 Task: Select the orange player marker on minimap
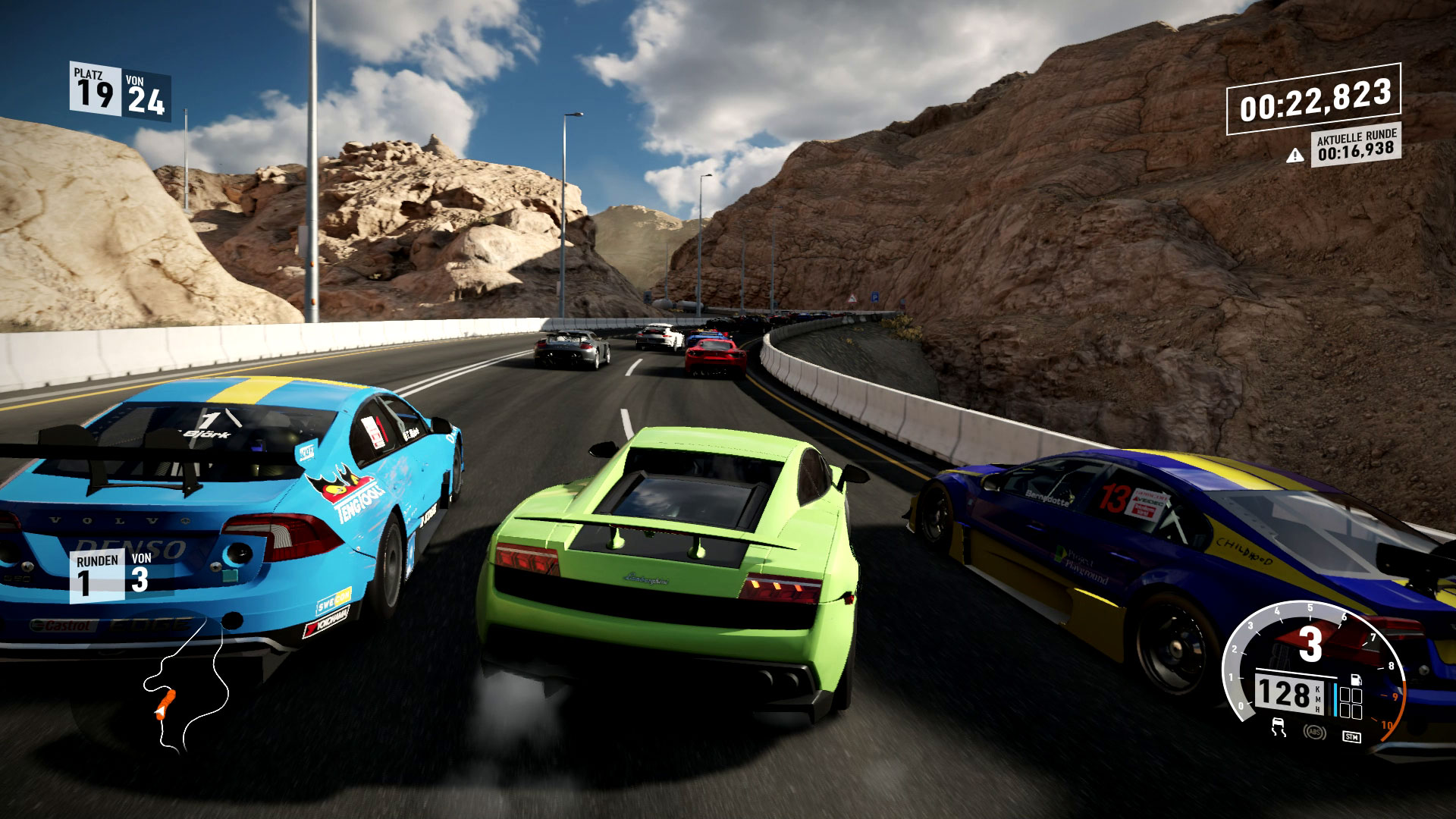[x=165, y=704]
